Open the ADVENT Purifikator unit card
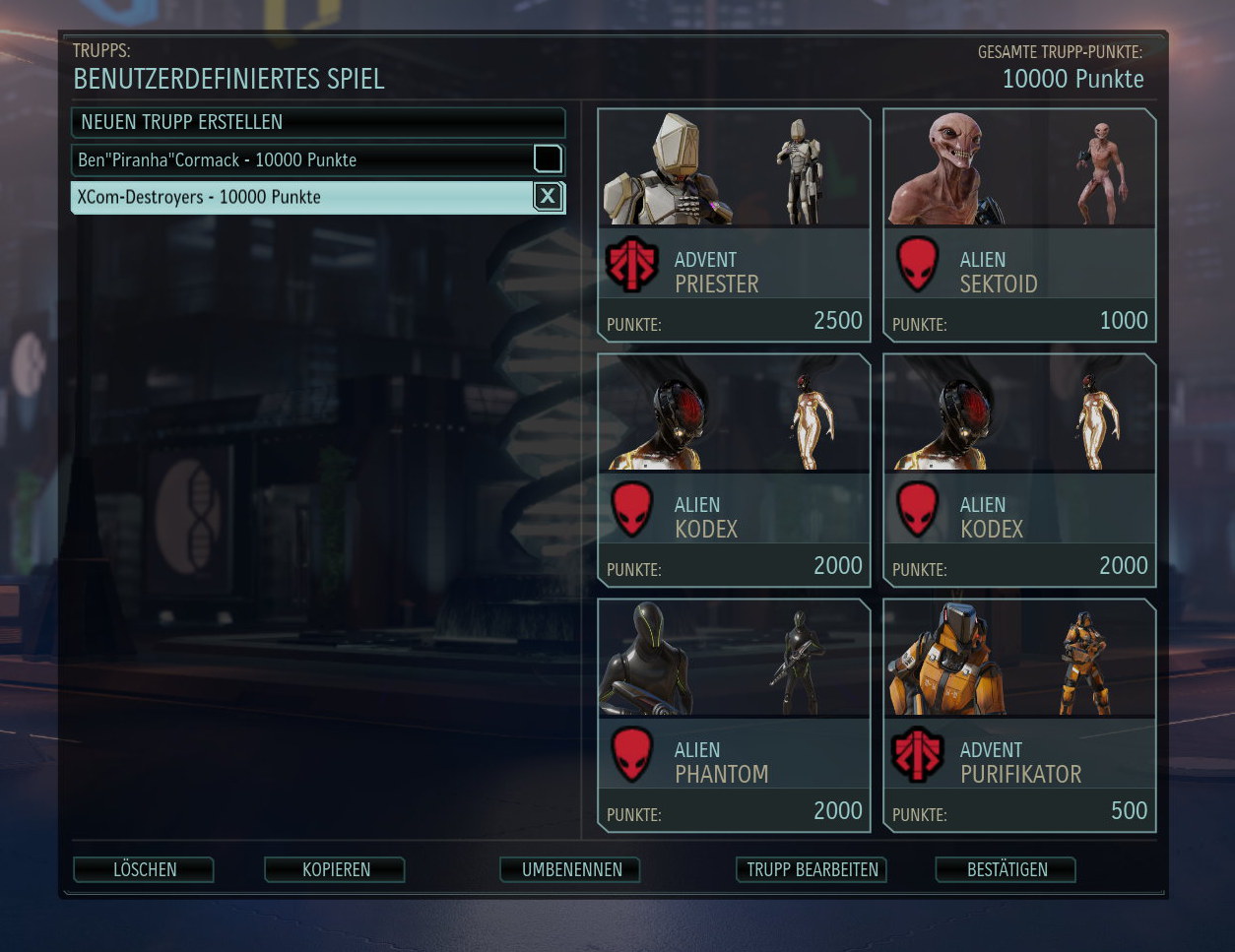The height and width of the screenshot is (952, 1235). click(x=1019, y=716)
